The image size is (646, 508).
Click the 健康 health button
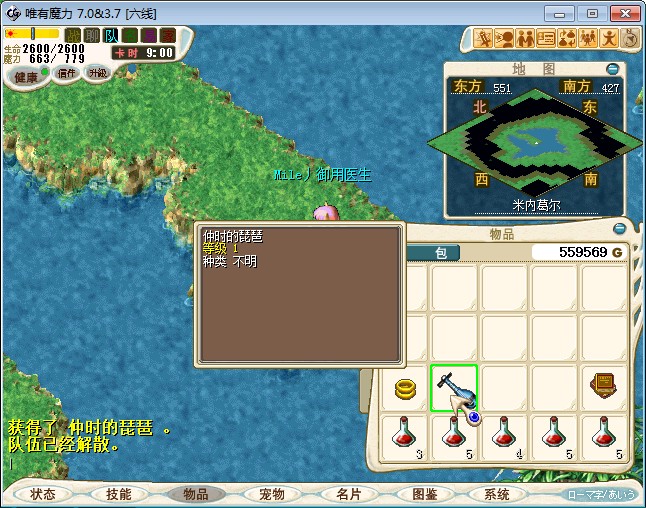pos(27,77)
